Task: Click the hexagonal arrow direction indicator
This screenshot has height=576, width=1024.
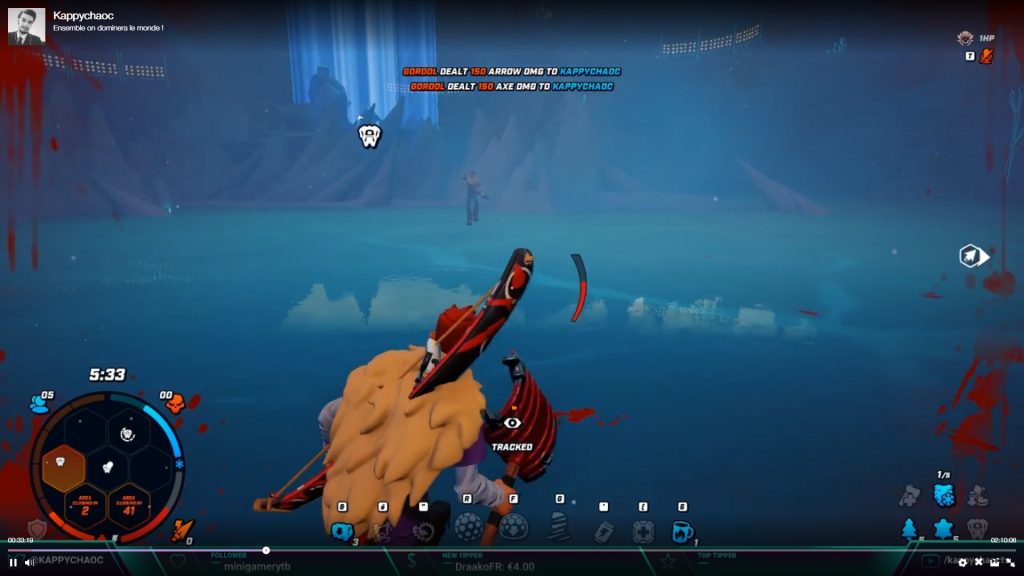Action: point(973,256)
